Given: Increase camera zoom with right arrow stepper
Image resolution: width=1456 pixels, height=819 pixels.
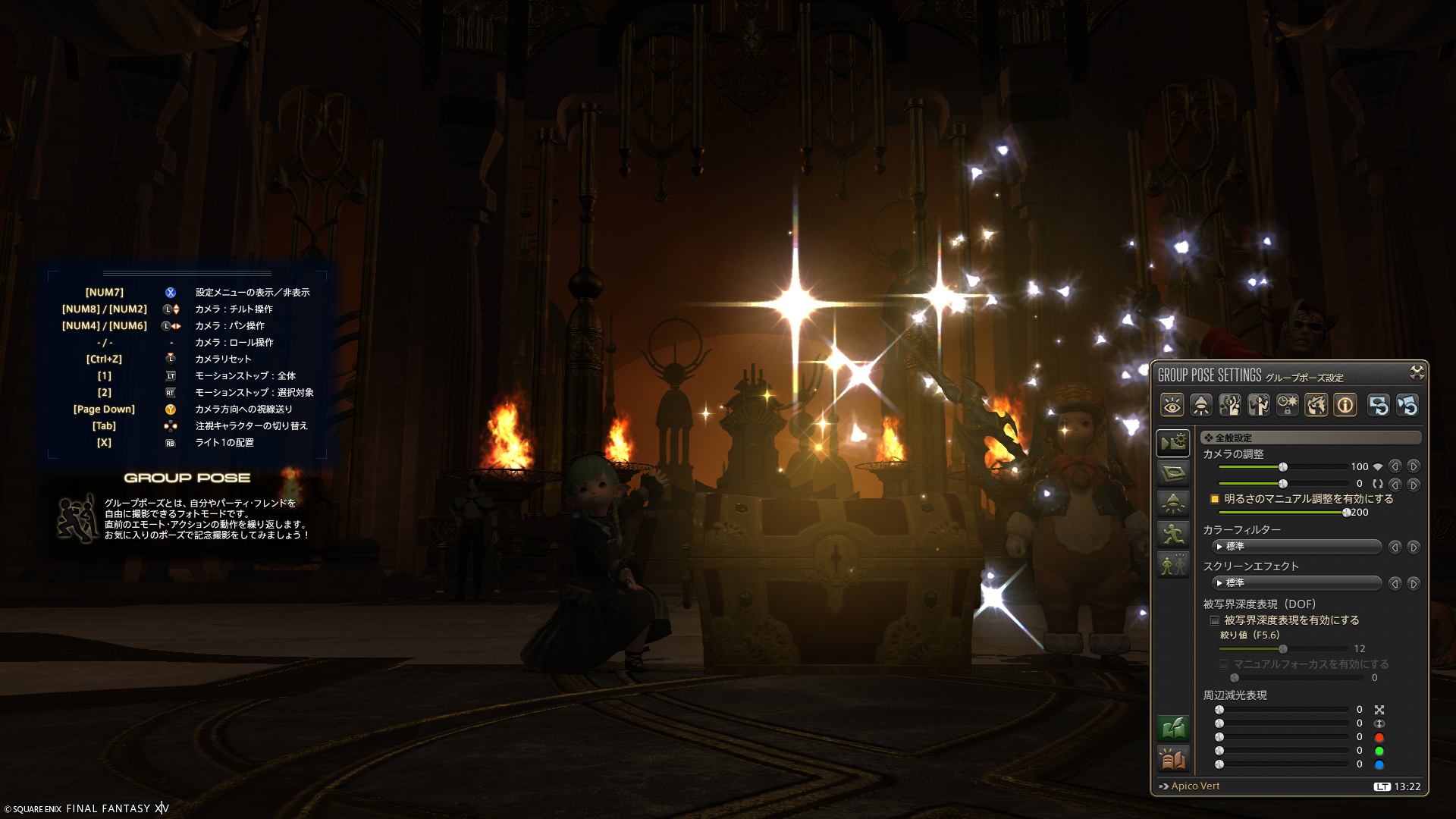Looking at the screenshot, I should pyautogui.click(x=1414, y=467).
